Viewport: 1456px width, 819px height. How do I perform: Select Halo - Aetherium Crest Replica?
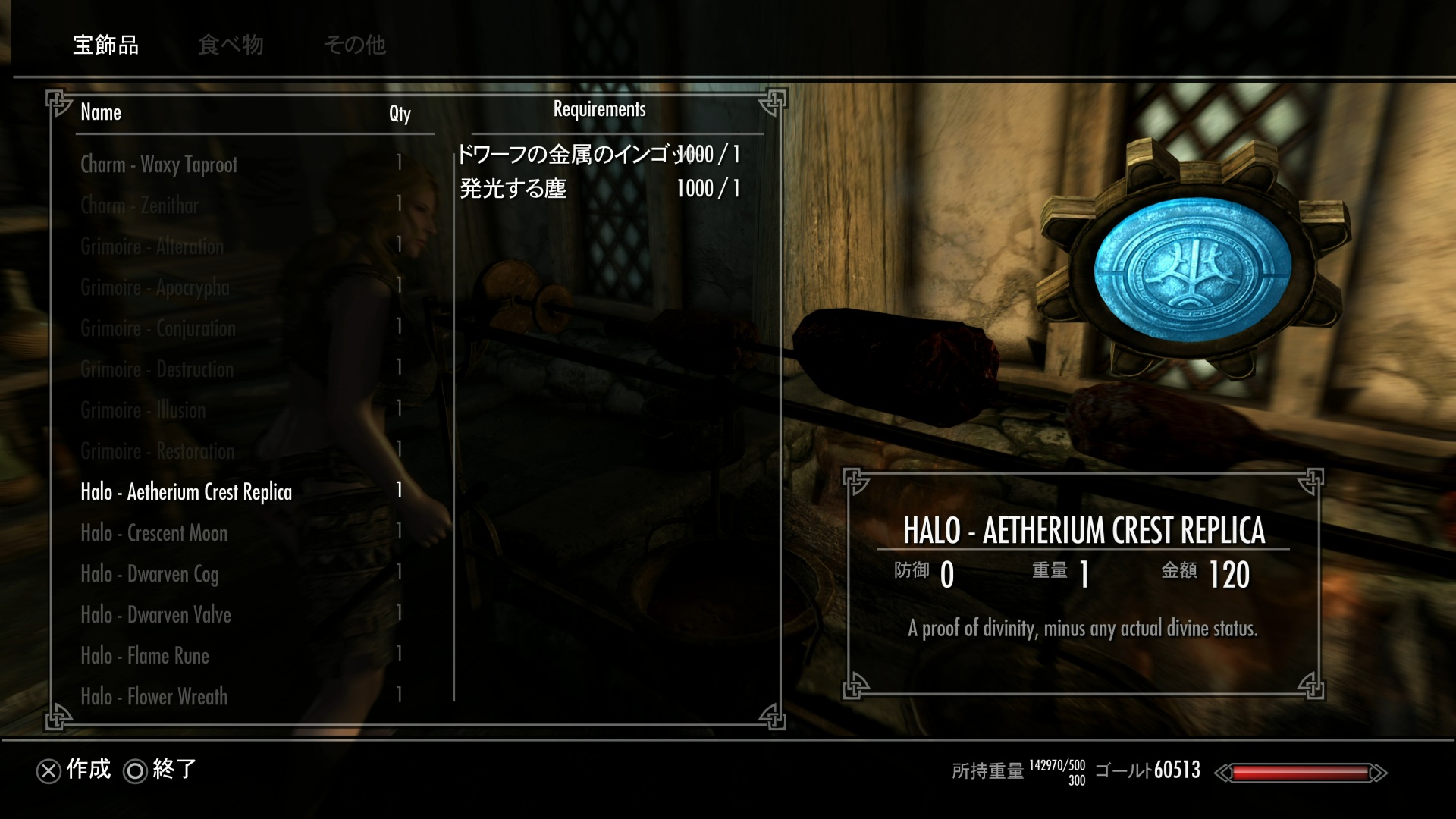coord(187,492)
